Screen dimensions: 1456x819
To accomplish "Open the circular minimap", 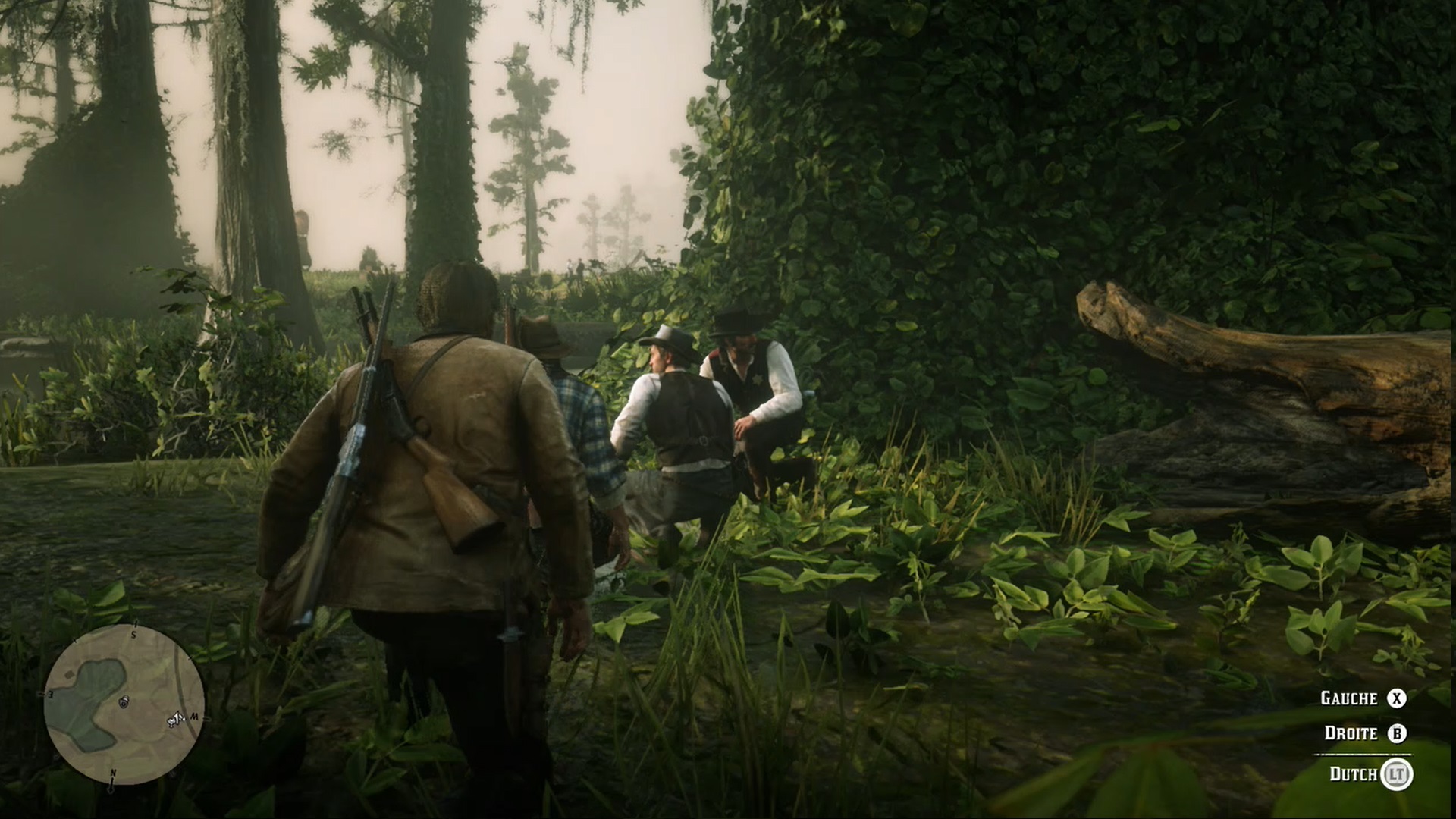I will point(124,704).
